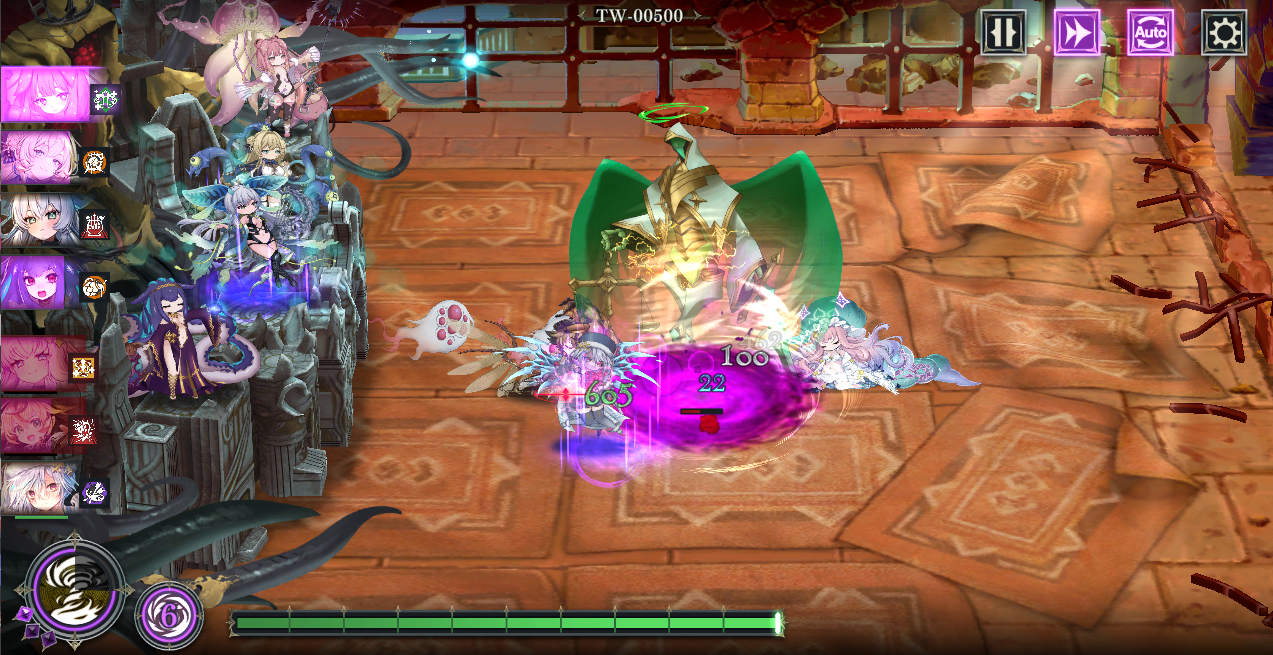1273x655 pixels.
Task: Toggle the fast-forward speed button
Action: [1076, 32]
